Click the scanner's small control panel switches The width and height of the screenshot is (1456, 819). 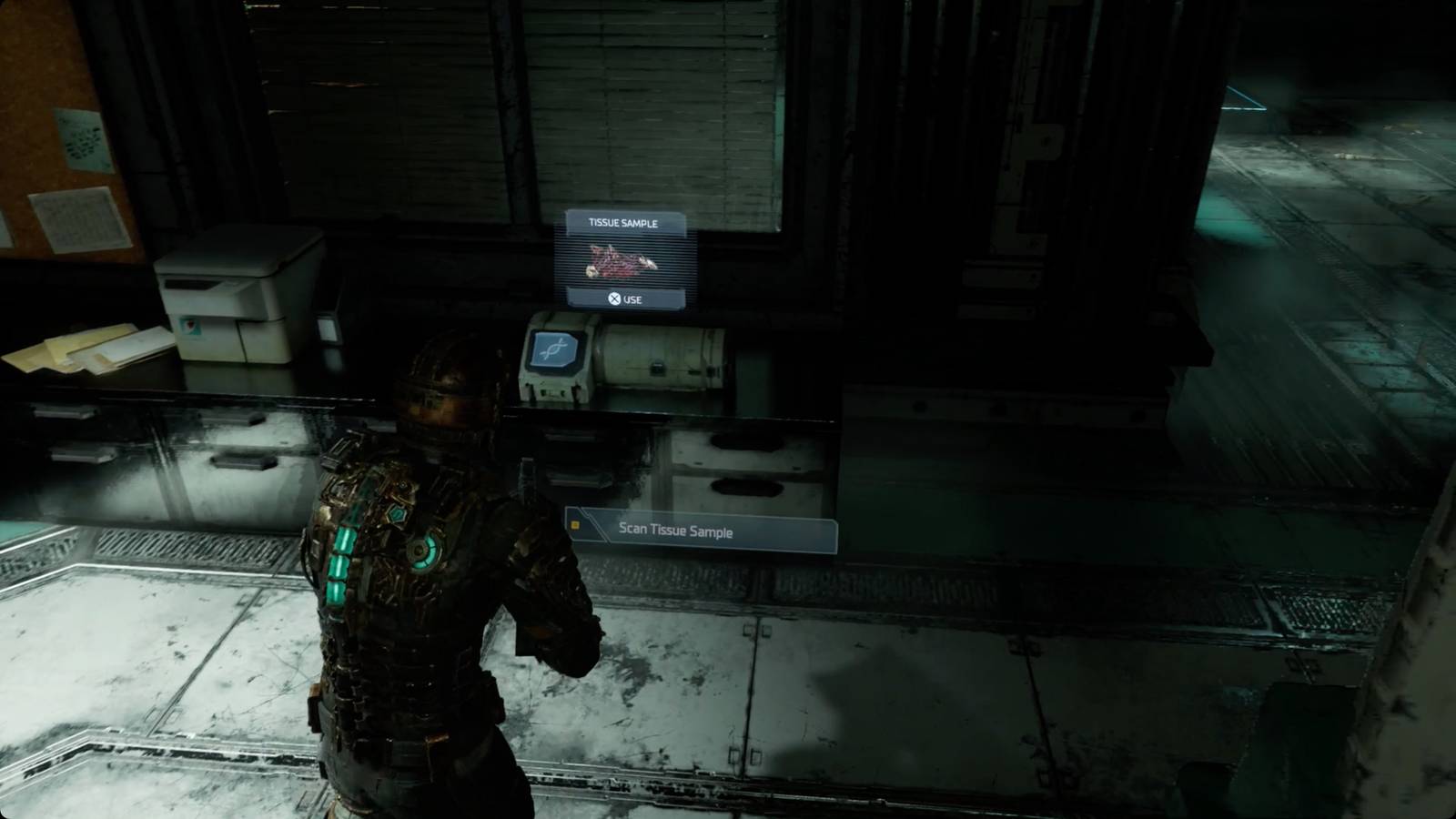pos(551,392)
